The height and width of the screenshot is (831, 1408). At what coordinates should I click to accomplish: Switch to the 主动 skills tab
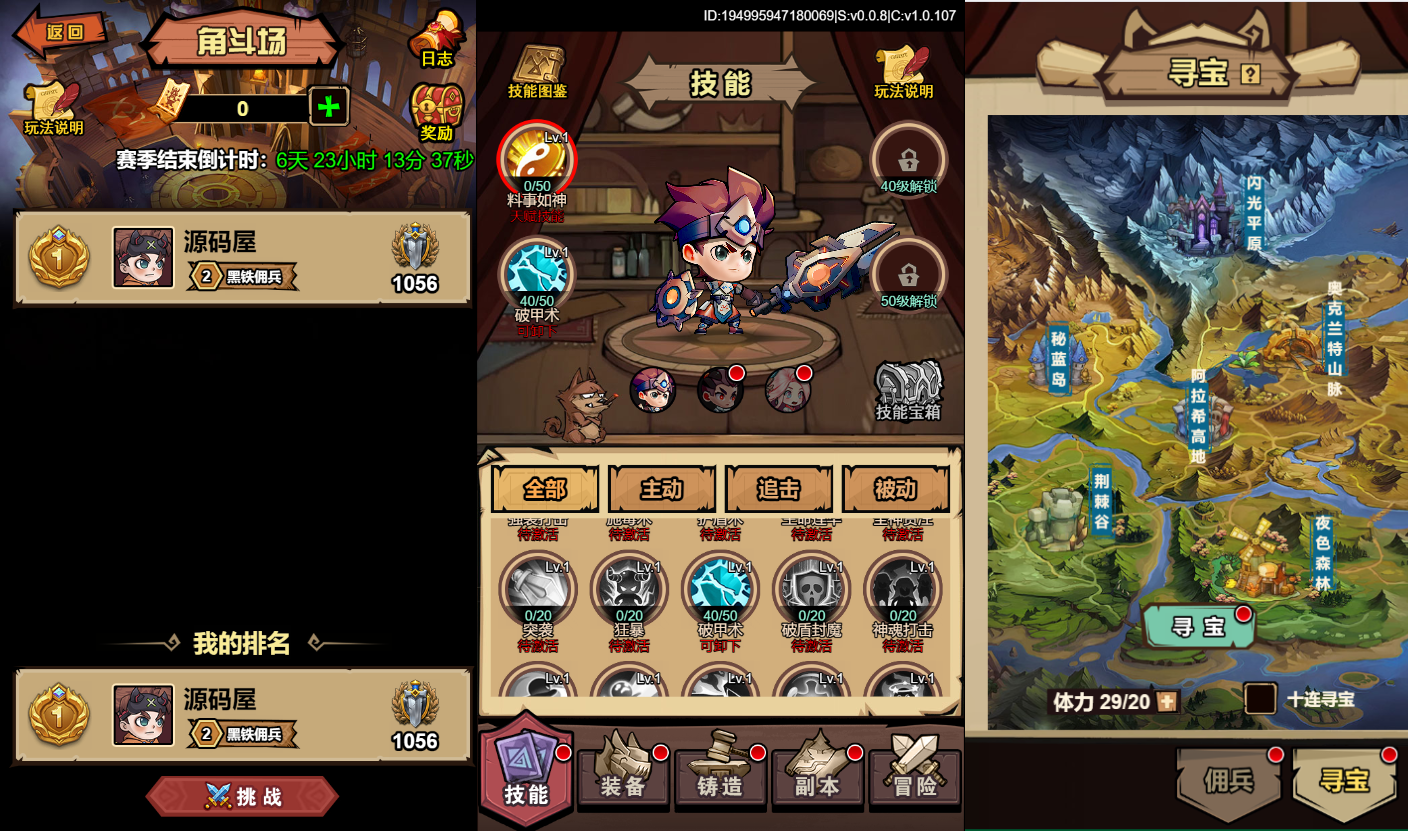661,488
